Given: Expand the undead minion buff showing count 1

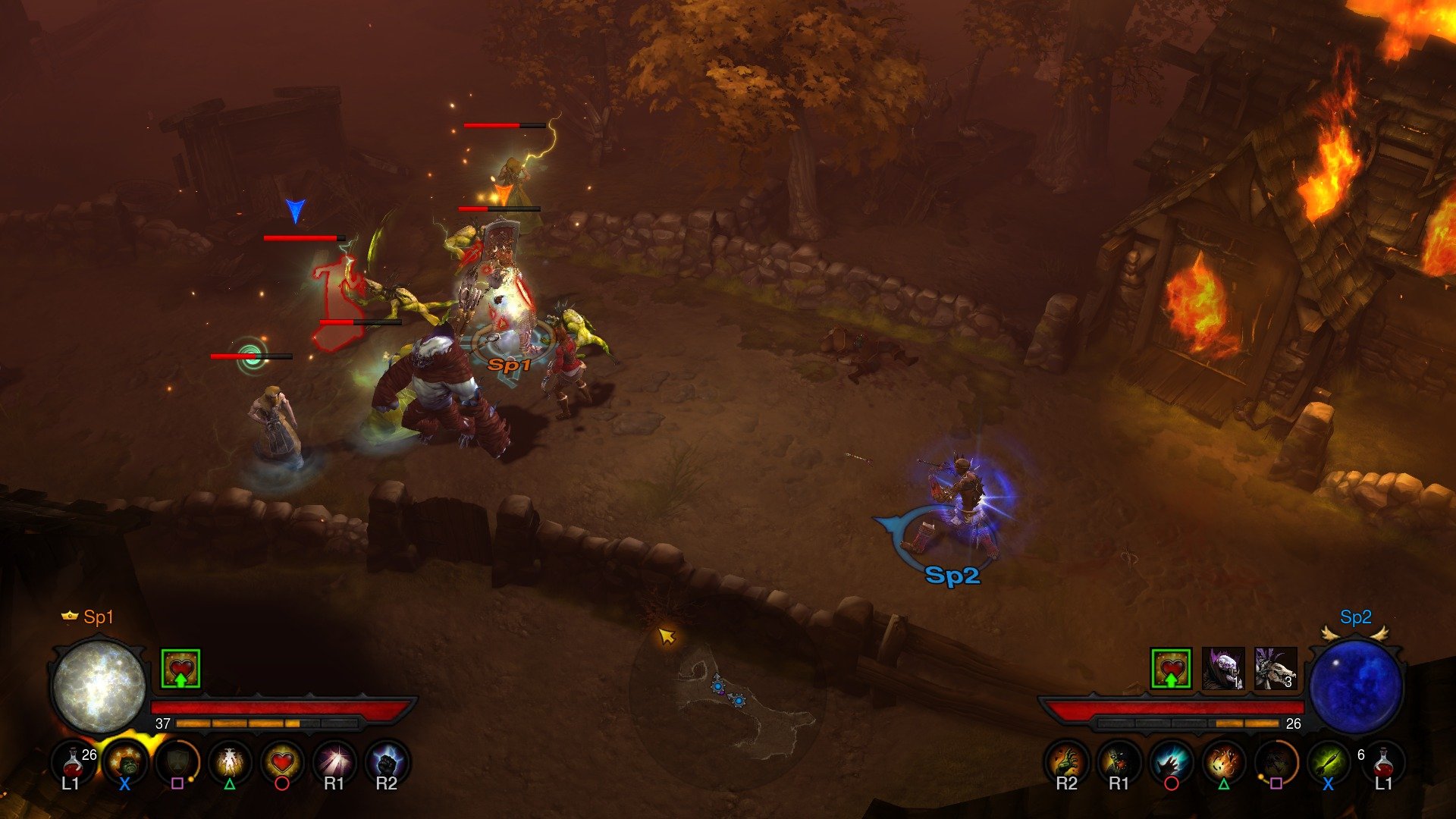Looking at the screenshot, I should 1222,669.
